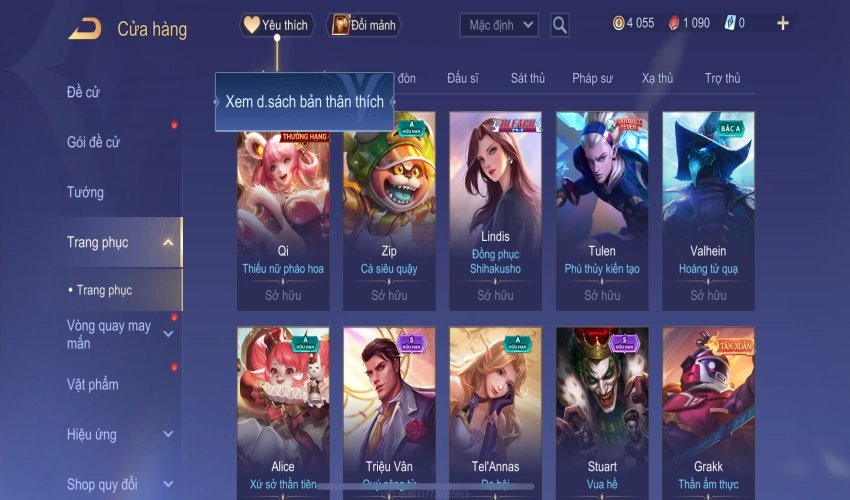
Task: Open the Mặc định sort dropdown
Action: (x=499, y=25)
